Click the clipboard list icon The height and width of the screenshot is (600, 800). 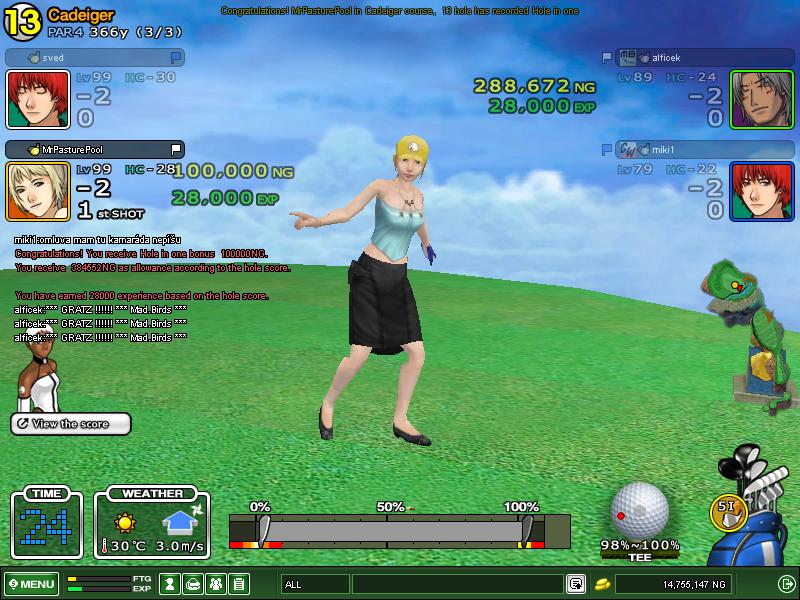pyautogui.click(x=239, y=584)
